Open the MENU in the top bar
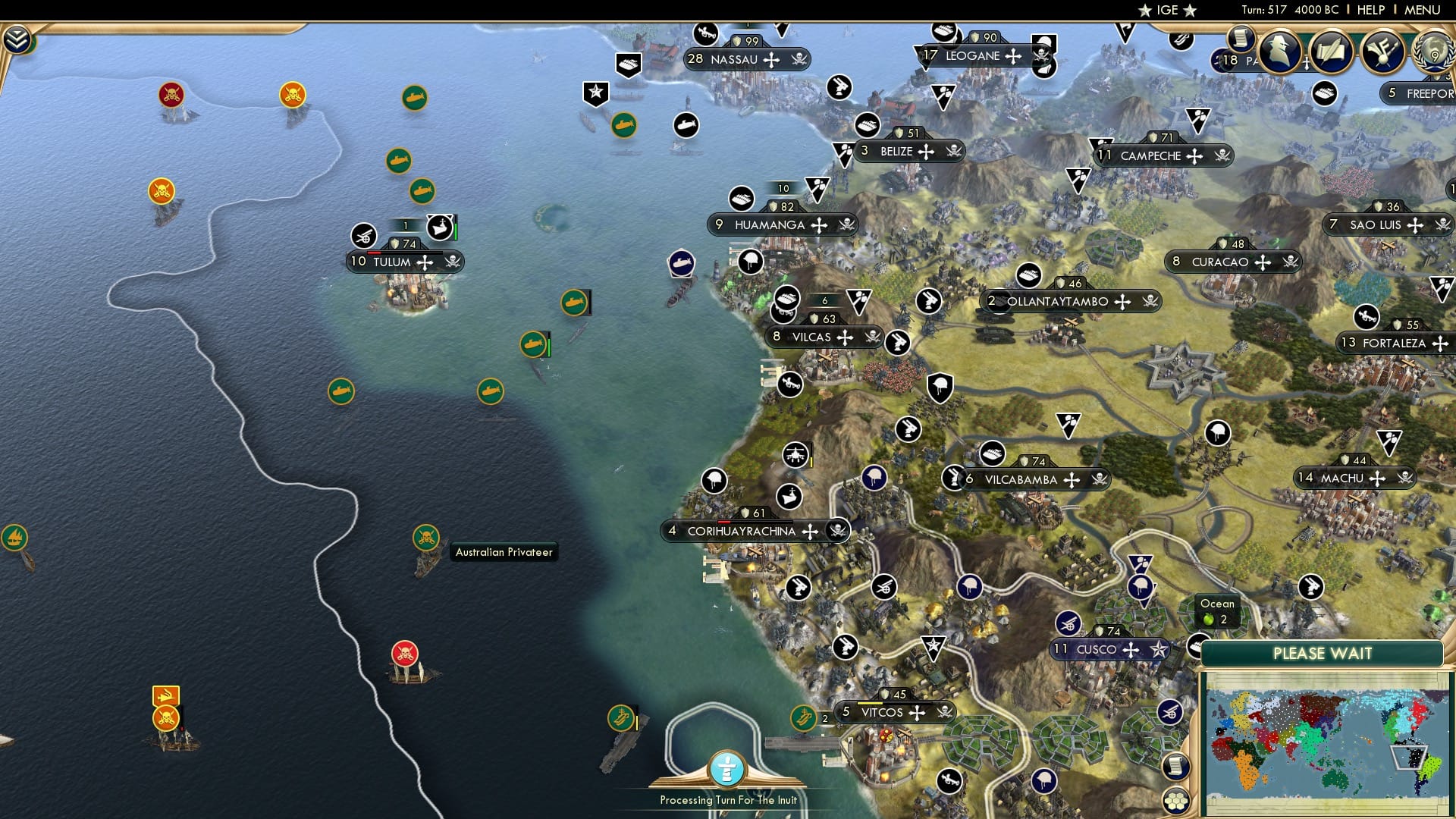The image size is (1456, 819). pyautogui.click(x=1429, y=10)
